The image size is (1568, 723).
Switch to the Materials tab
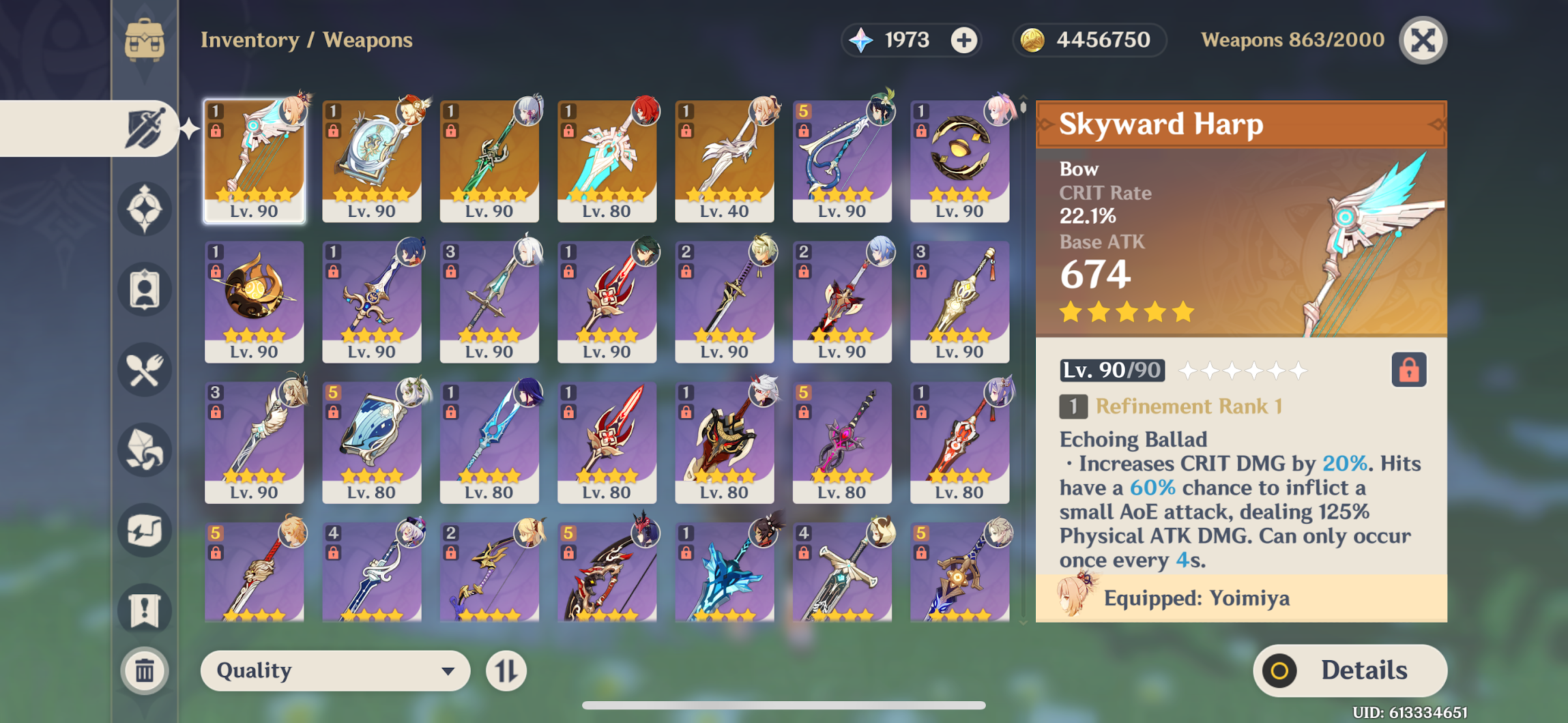(144, 450)
